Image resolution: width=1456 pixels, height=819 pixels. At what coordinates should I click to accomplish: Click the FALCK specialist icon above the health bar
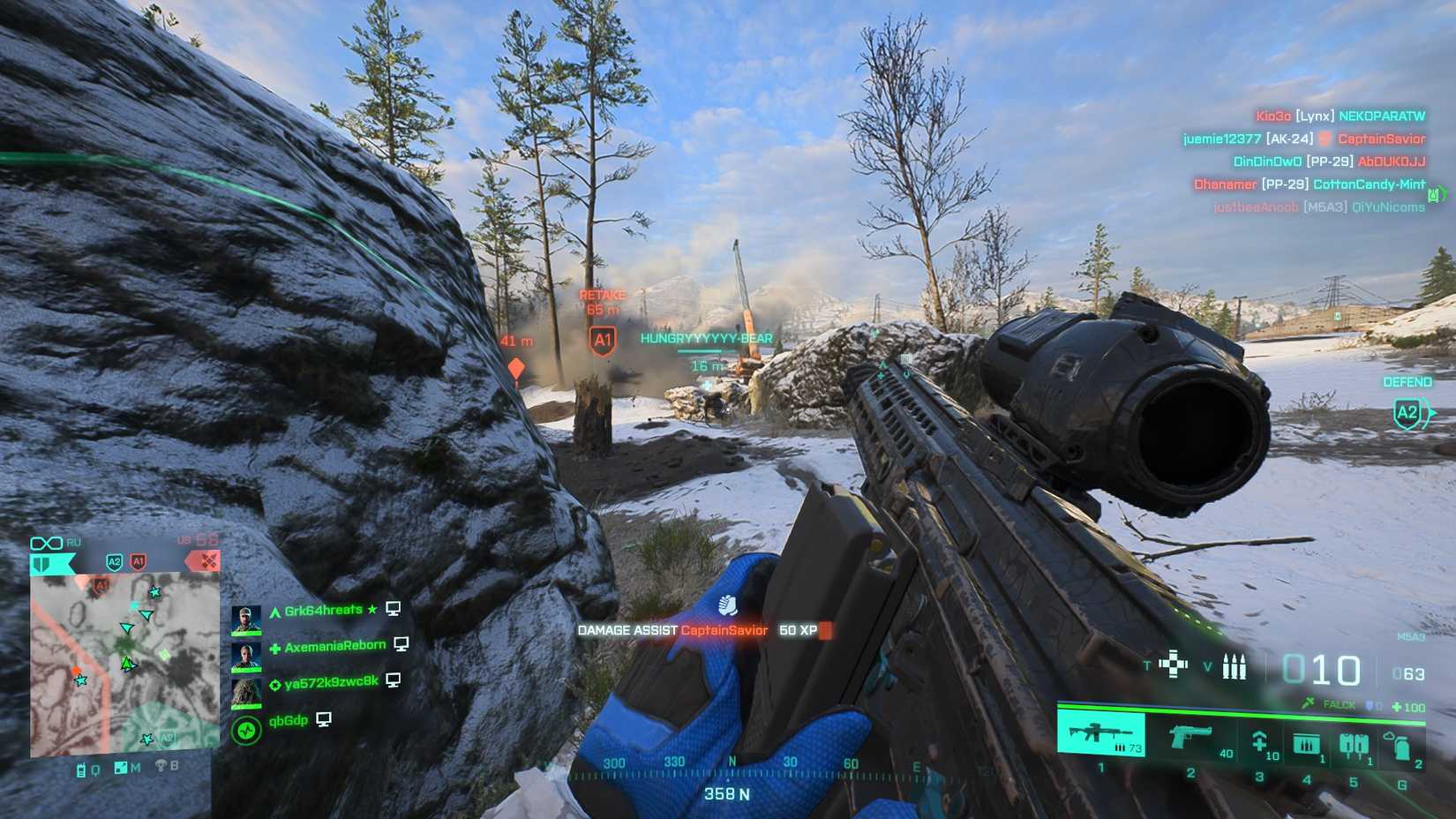point(1307,703)
